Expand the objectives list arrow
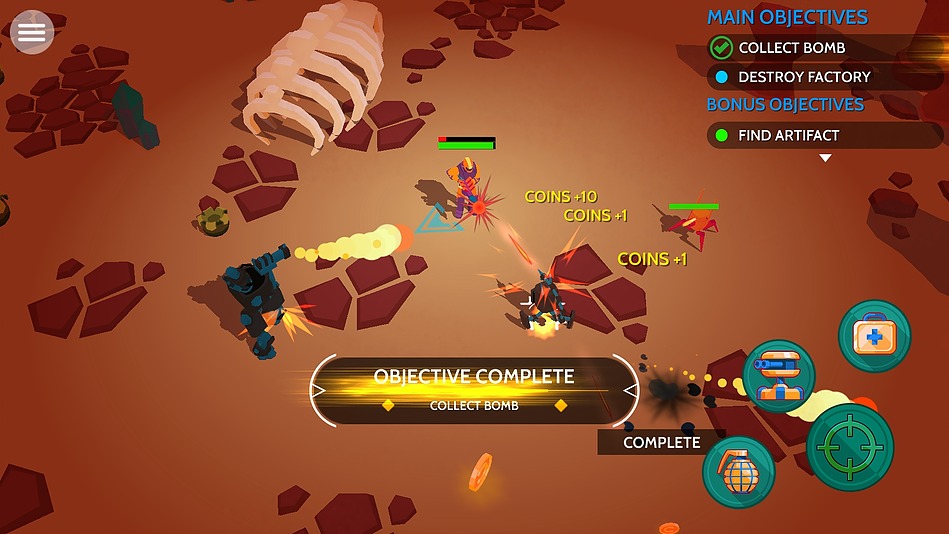 (x=825, y=158)
